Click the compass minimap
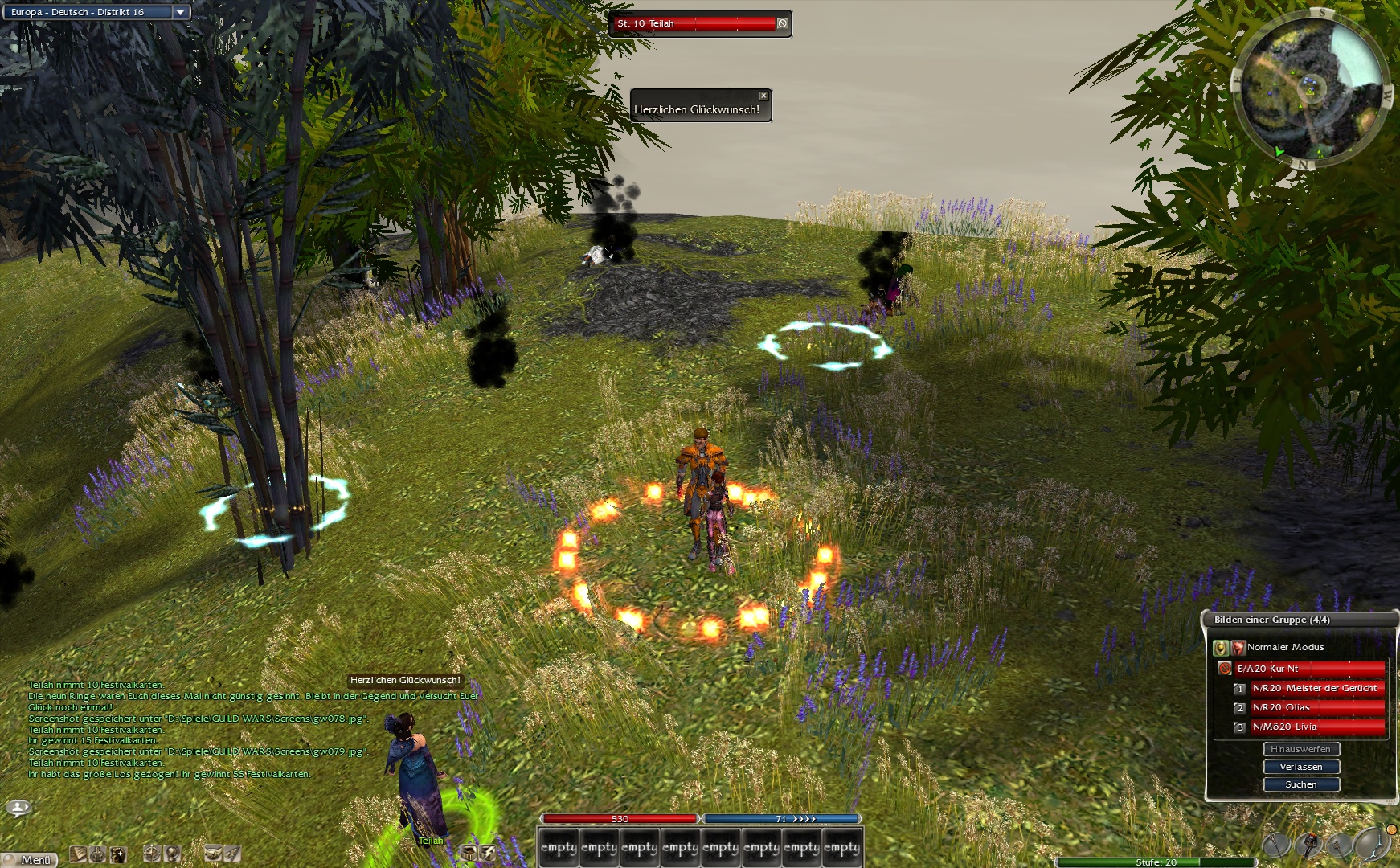 (x=1312, y=87)
